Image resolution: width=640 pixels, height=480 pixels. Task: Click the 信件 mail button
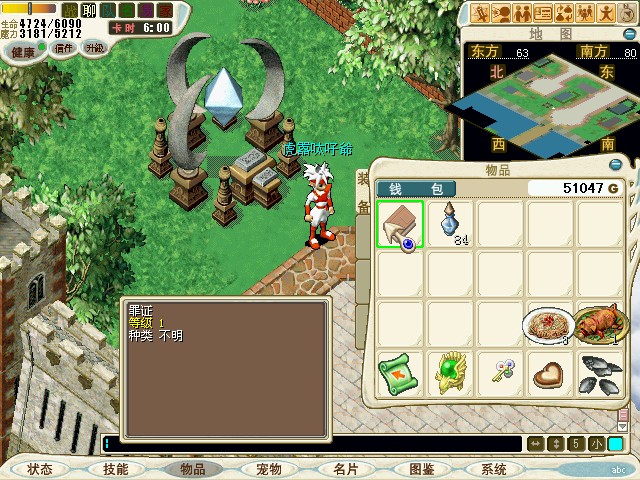[64, 48]
